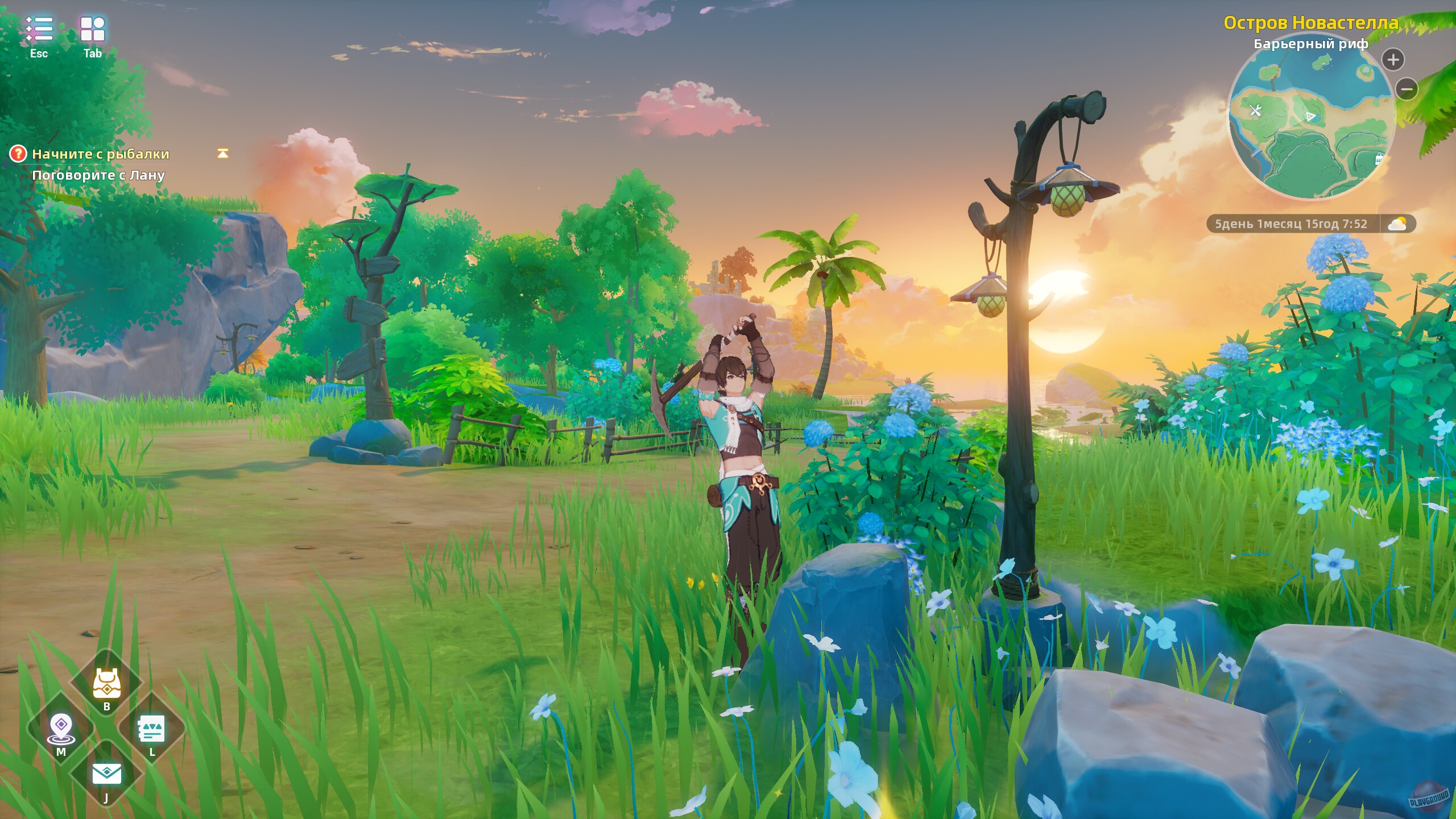Open the shortcut wheel via the Tab grid icon
The width and height of the screenshot is (1456, 819).
pos(93,28)
